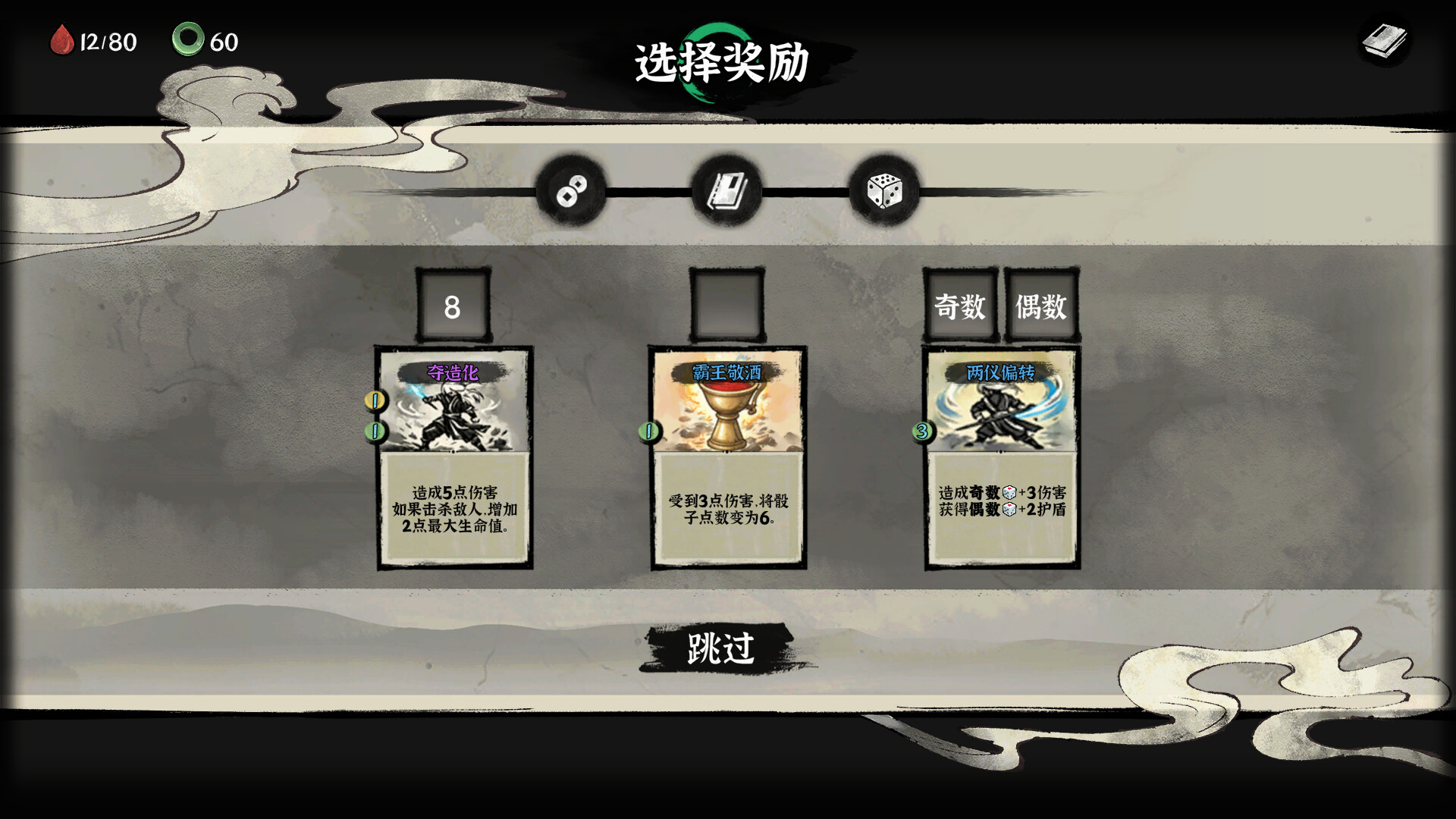Open the dice reward node icon
This screenshot has width=1456, height=819.
(x=883, y=192)
